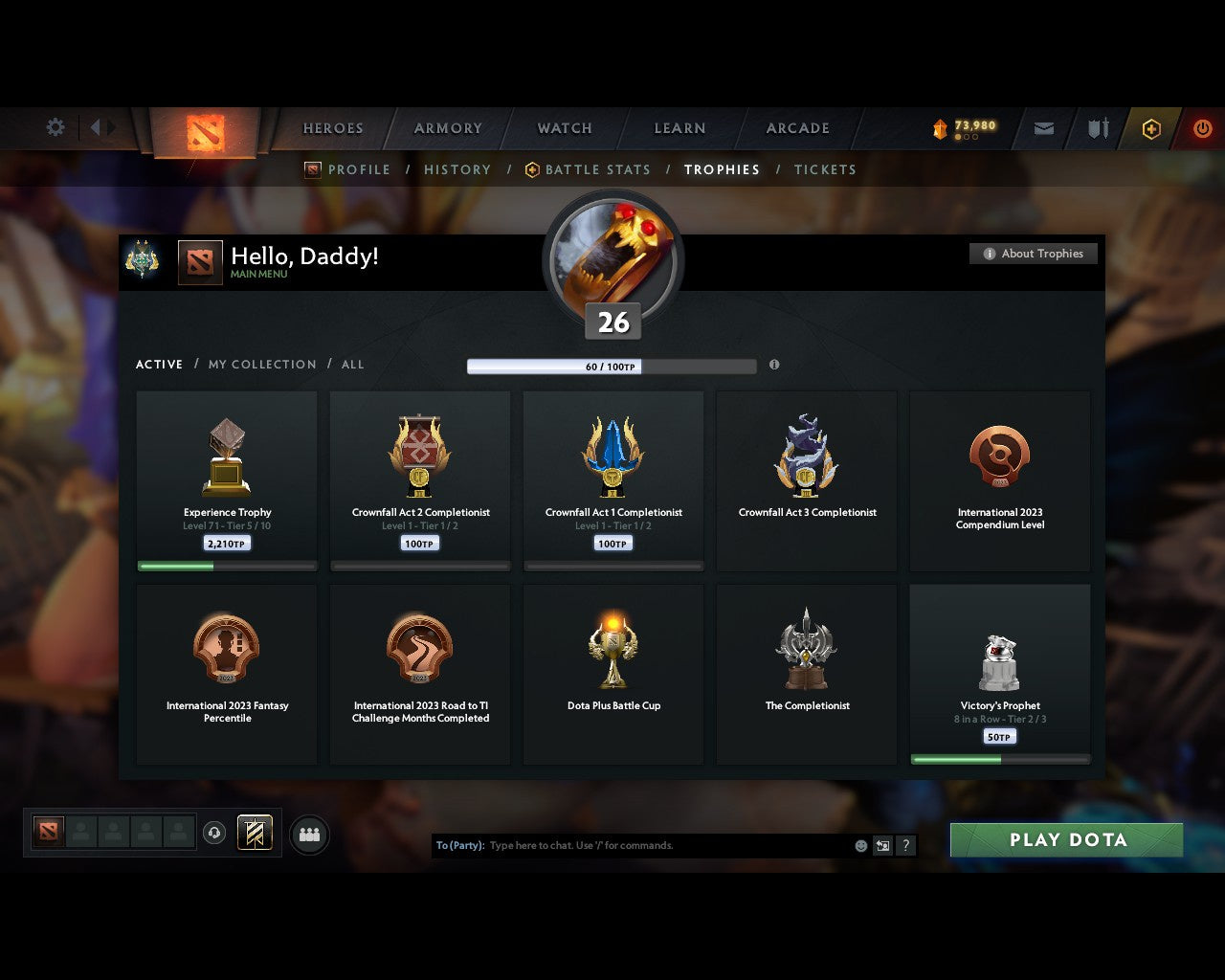The image size is (1225, 980).
Task: Click the armory shield and sword icon
Action: coord(1097,128)
